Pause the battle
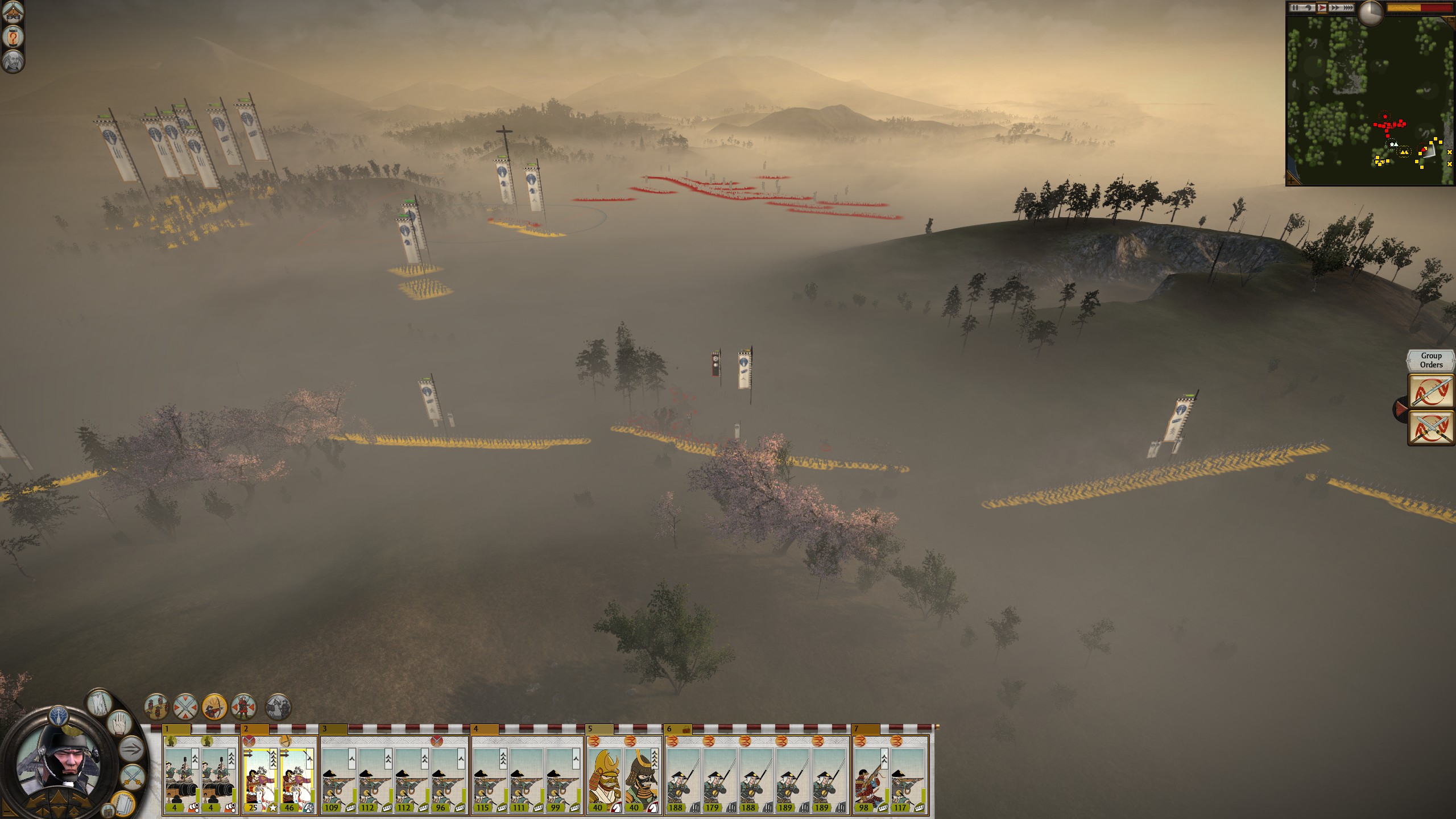This screenshot has height=819, width=1456. coord(1294,8)
